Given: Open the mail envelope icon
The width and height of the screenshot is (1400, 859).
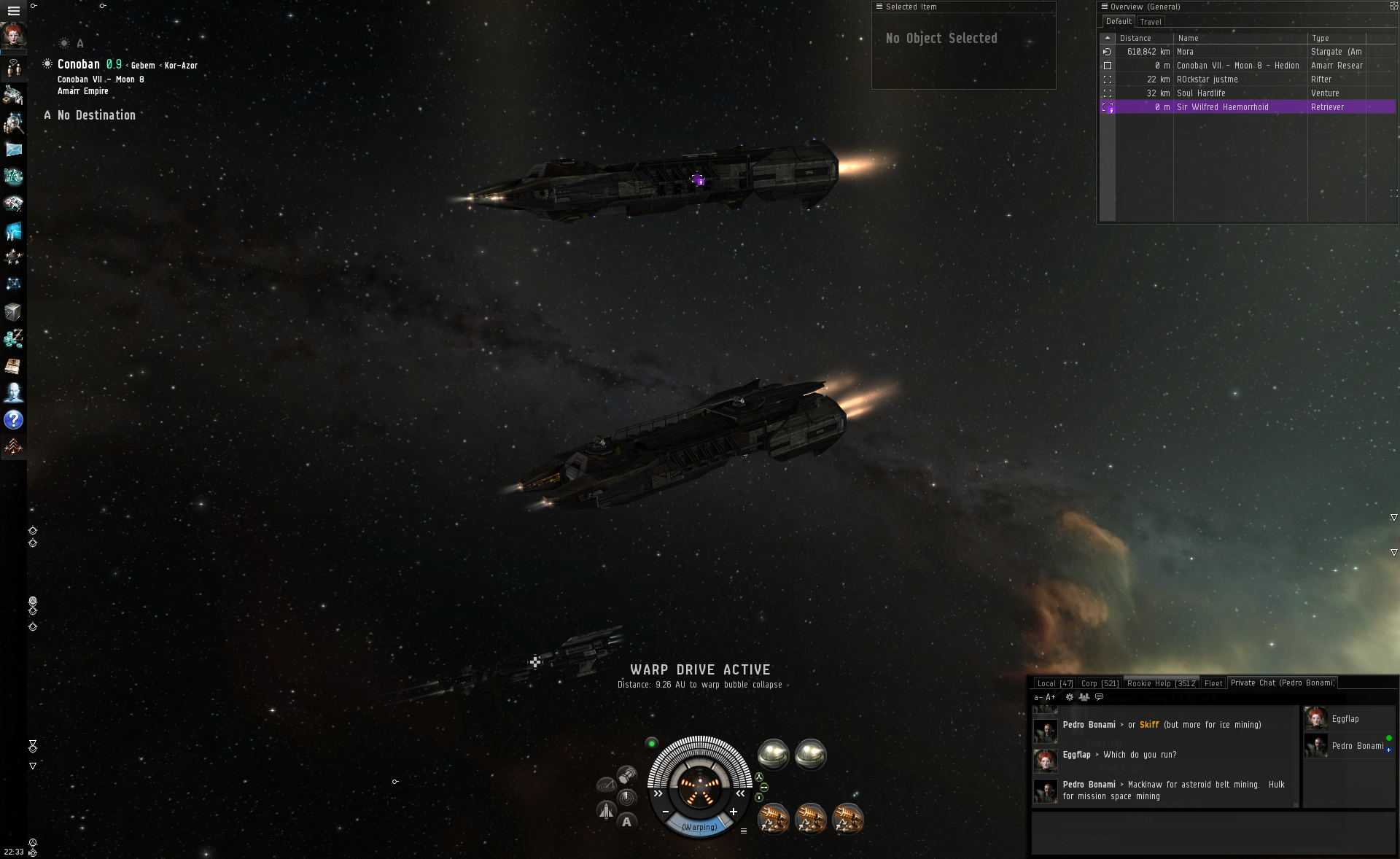Looking at the screenshot, I should click(13, 149).
